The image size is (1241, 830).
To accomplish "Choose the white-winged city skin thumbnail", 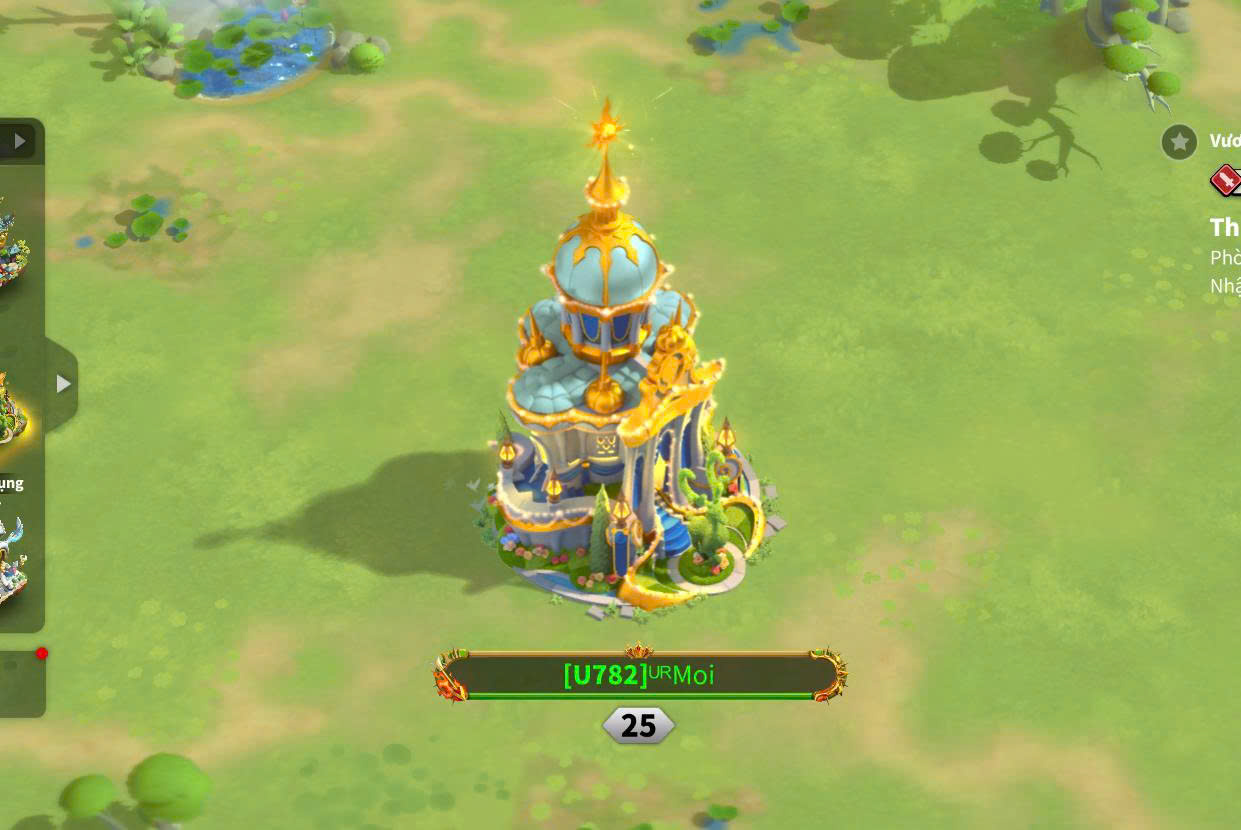I will click(x=13, y=560).
